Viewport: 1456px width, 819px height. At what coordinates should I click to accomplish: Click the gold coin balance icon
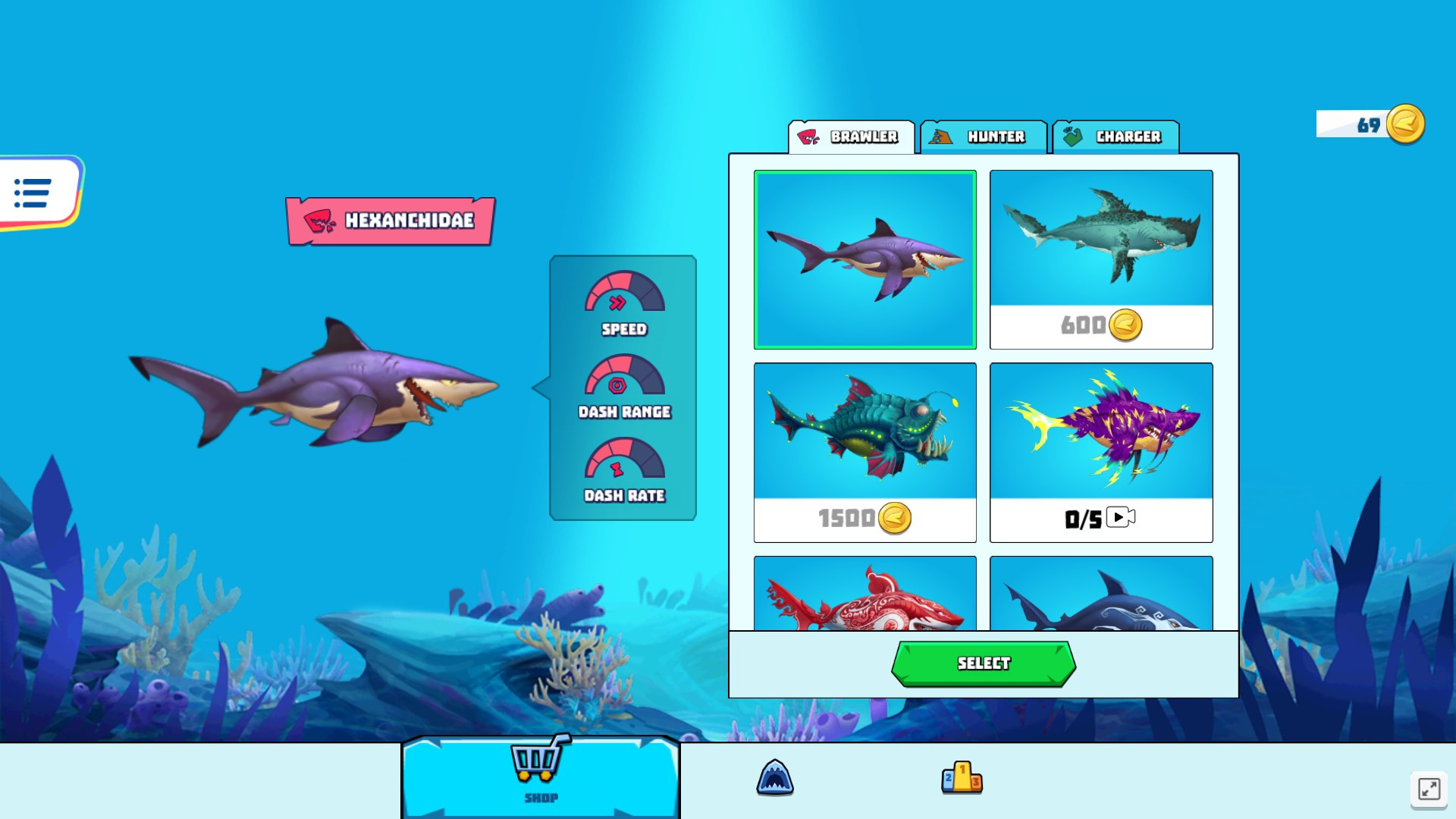[1405, 124]
